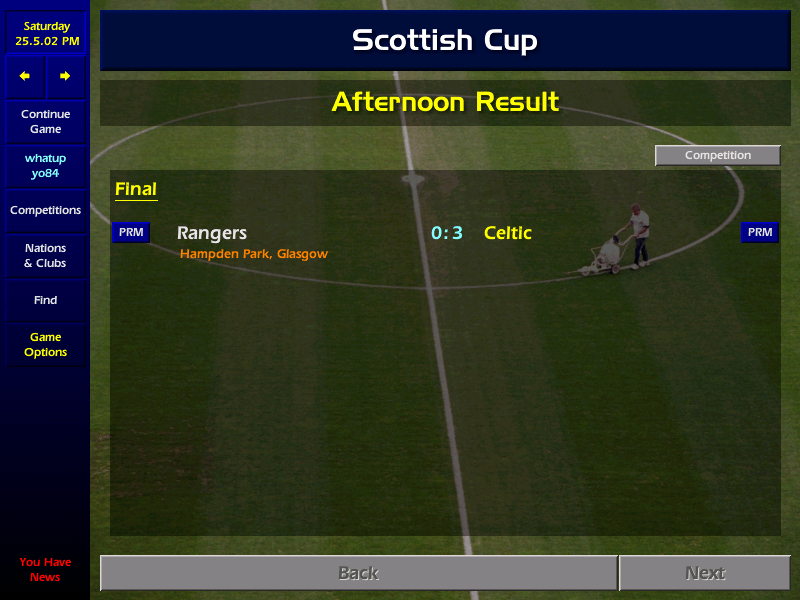
Task: Read the You Have News alert
Action: 45,569
